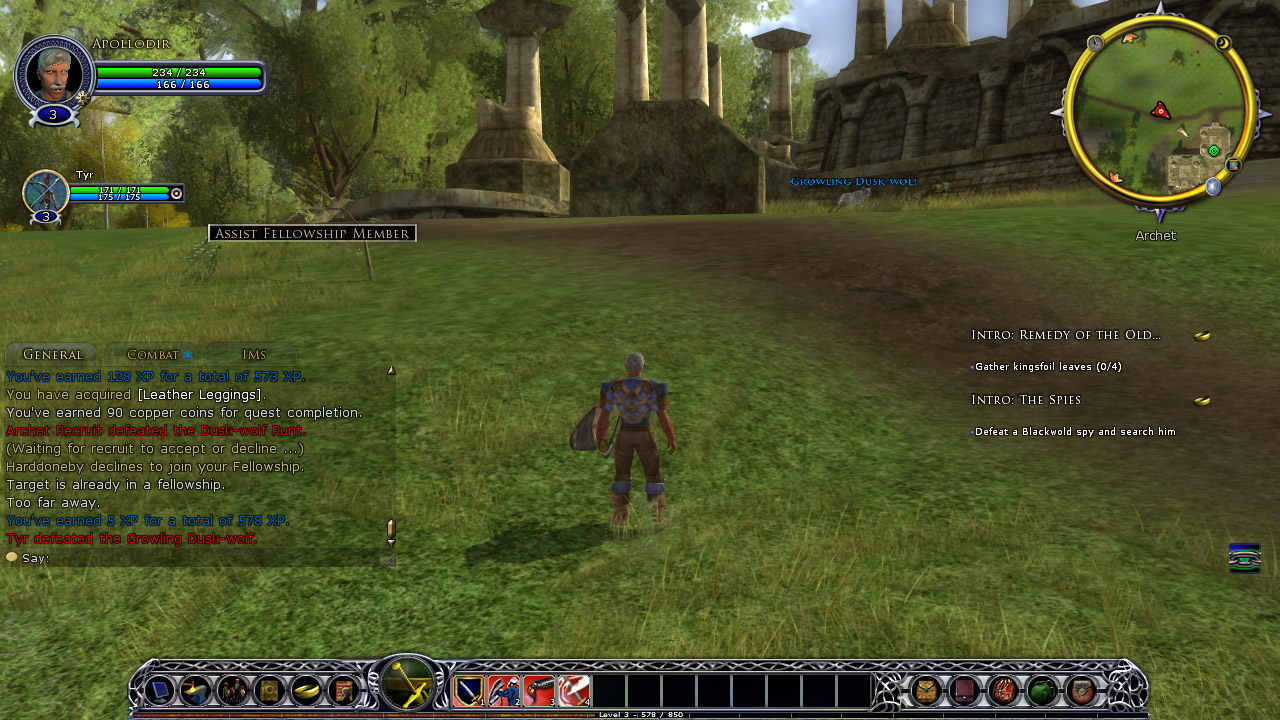Click the clock icon on the minimap
The width and height of the screenshot is (1280, 720).
pos(1095,43)
